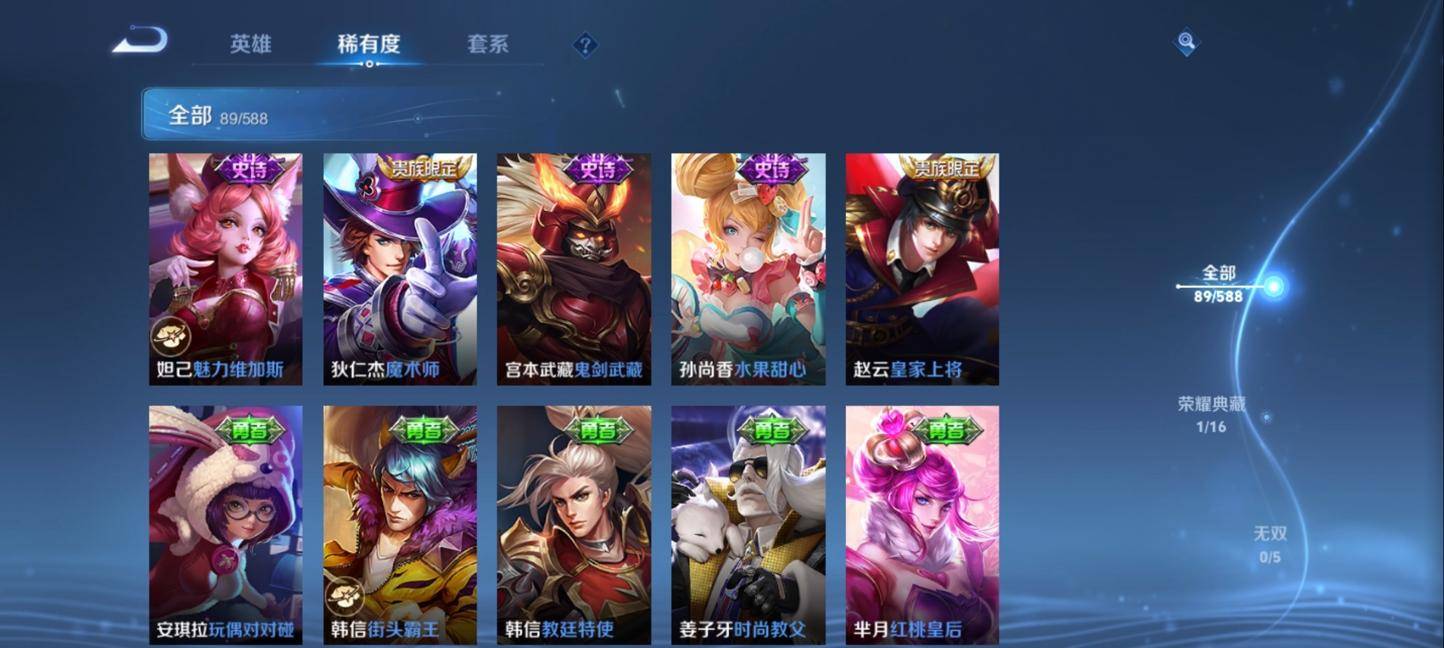Image resolution: width=1444 pixels, height=648 pixels.
Task: View the 赵云 皇家上将 skin card
Action: coord(922,268)
